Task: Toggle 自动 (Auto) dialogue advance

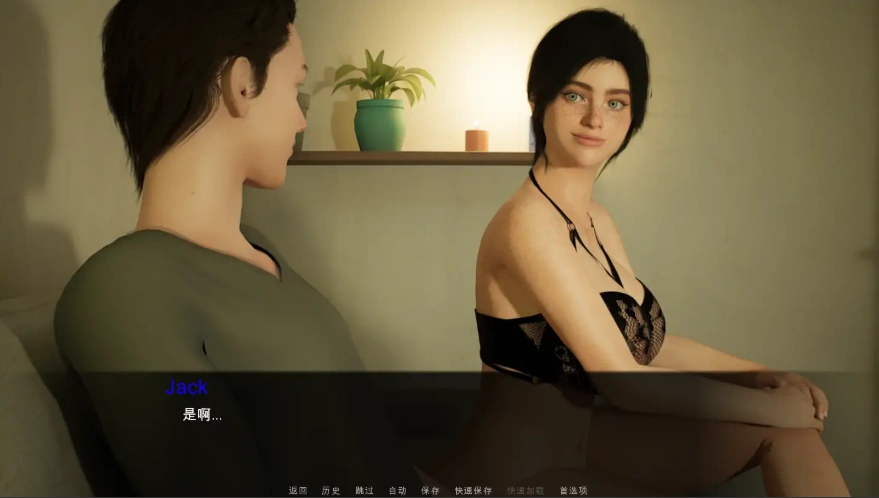Action: (x=397, y=491)
